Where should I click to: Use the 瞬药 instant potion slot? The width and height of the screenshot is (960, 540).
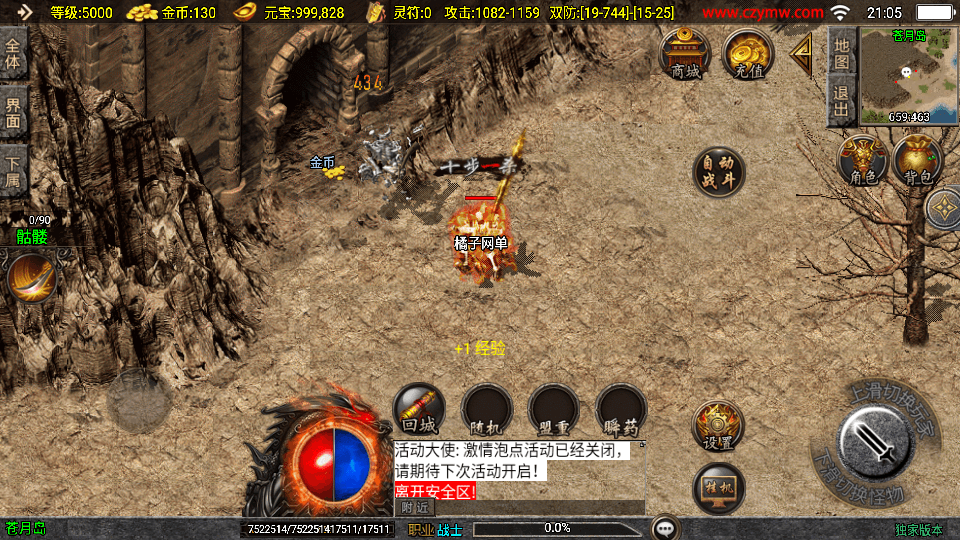(x=621, y=409)
